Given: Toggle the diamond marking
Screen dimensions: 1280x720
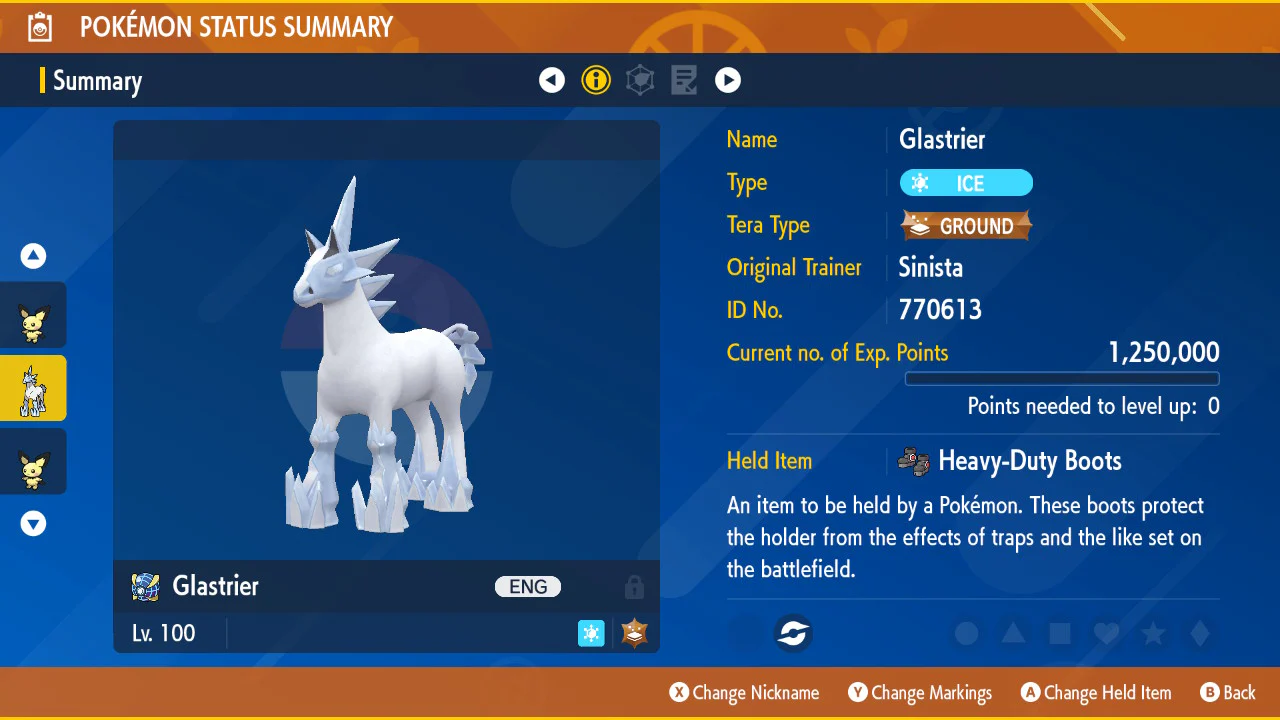Looking at the screenshot, I should point(1200,633).
